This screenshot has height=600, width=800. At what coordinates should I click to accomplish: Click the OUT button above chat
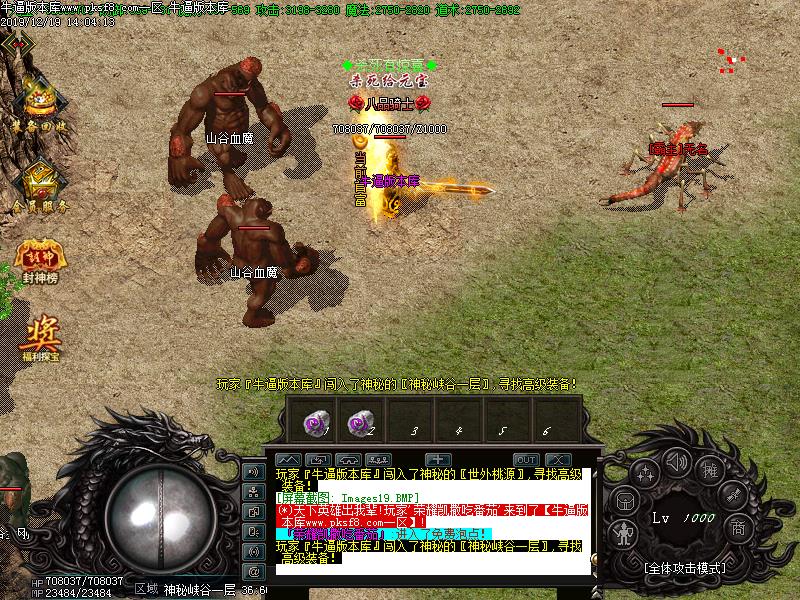(525, 459)
